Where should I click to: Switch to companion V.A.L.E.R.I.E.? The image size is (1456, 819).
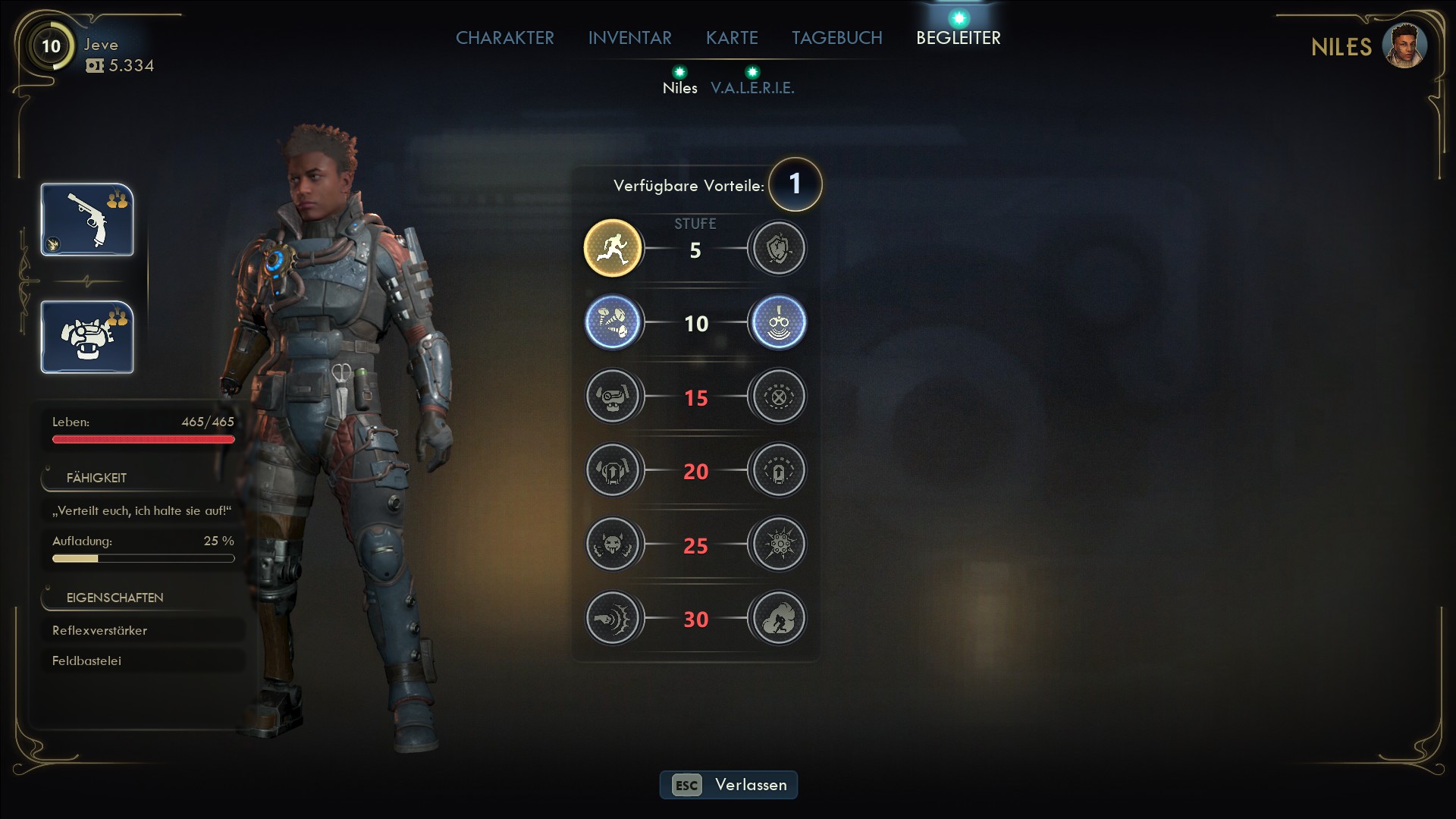[x=752, y=88]
